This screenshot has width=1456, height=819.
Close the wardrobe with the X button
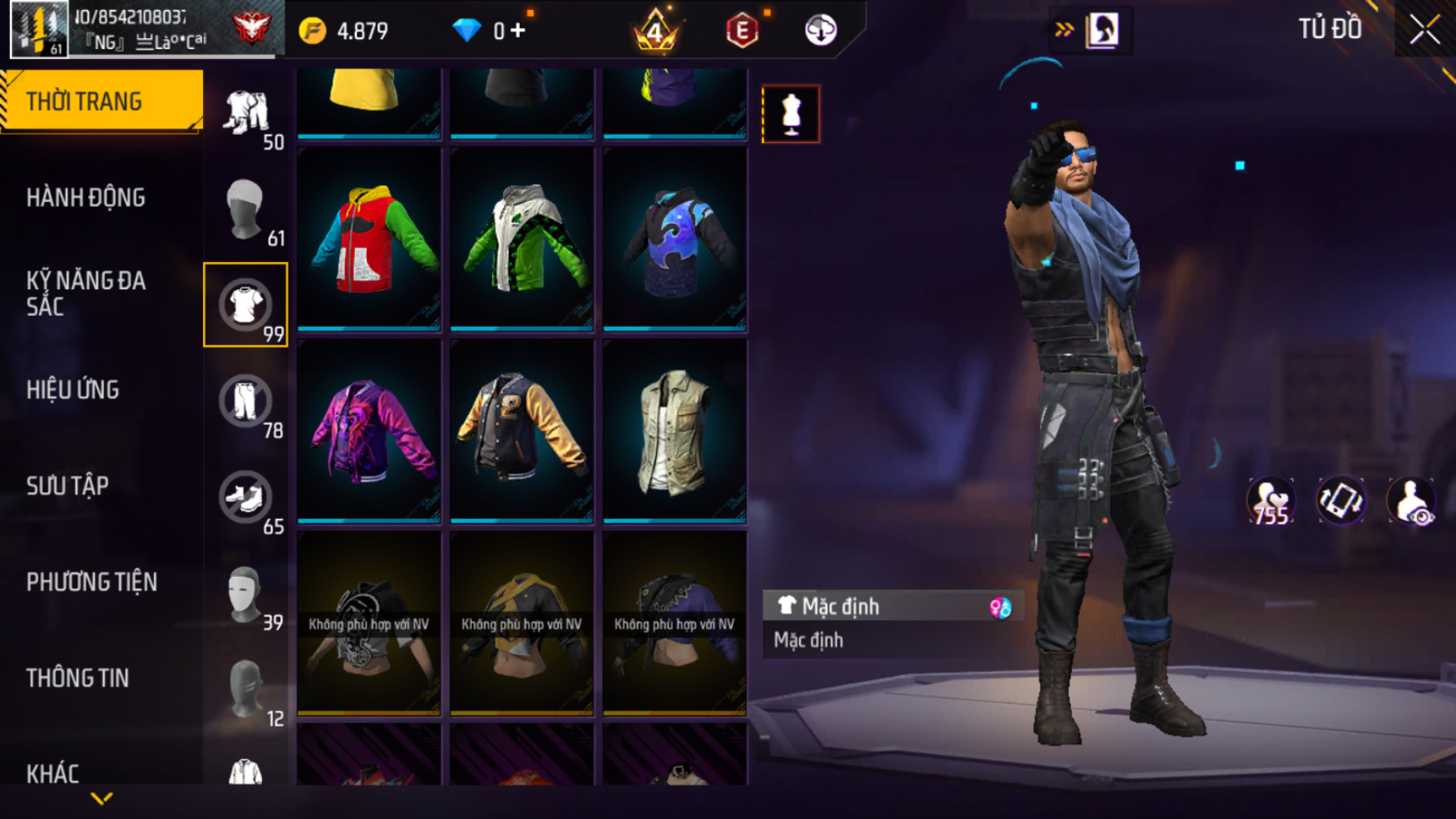pyautogui.click(x=1424, y=30)
